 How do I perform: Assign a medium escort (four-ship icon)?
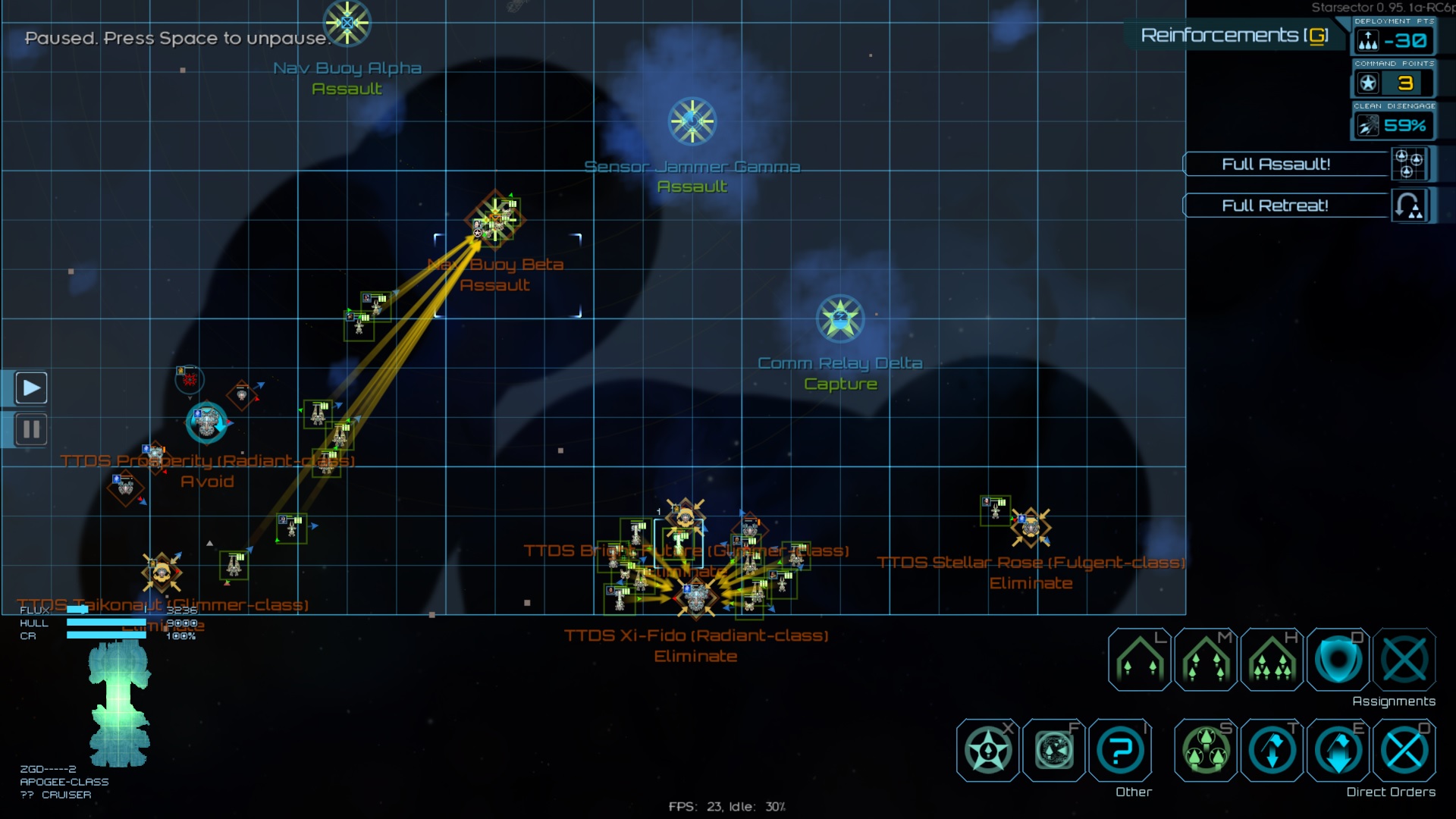pyautogui.click(x=1206, y=660)
